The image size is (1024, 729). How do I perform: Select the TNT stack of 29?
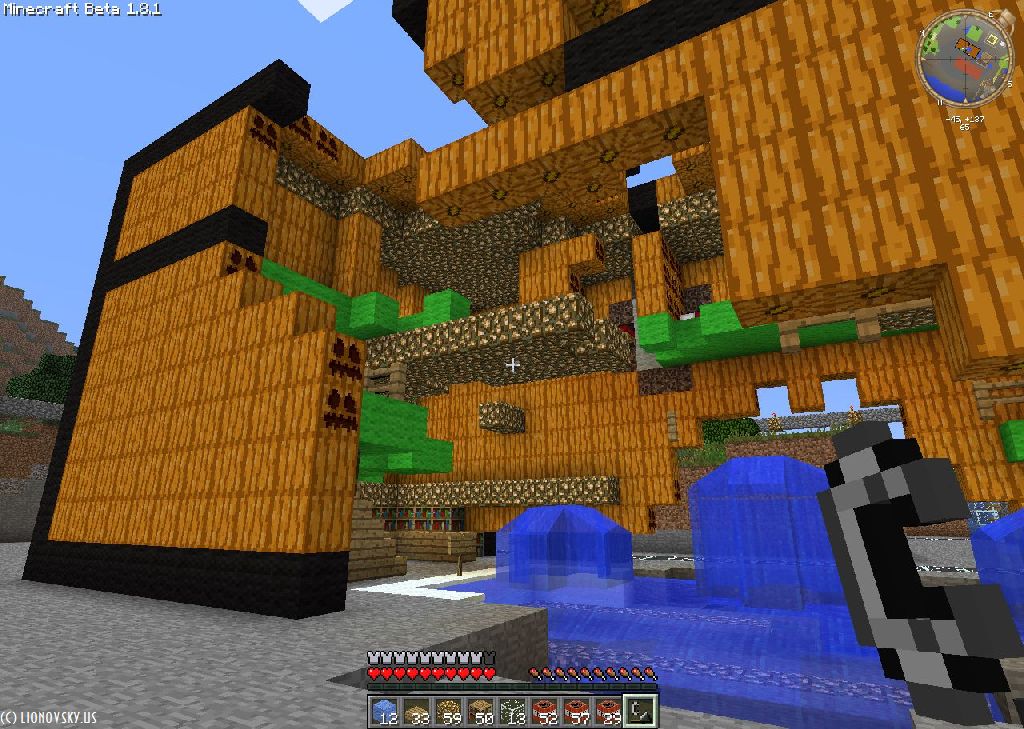[x=607, y=711]
